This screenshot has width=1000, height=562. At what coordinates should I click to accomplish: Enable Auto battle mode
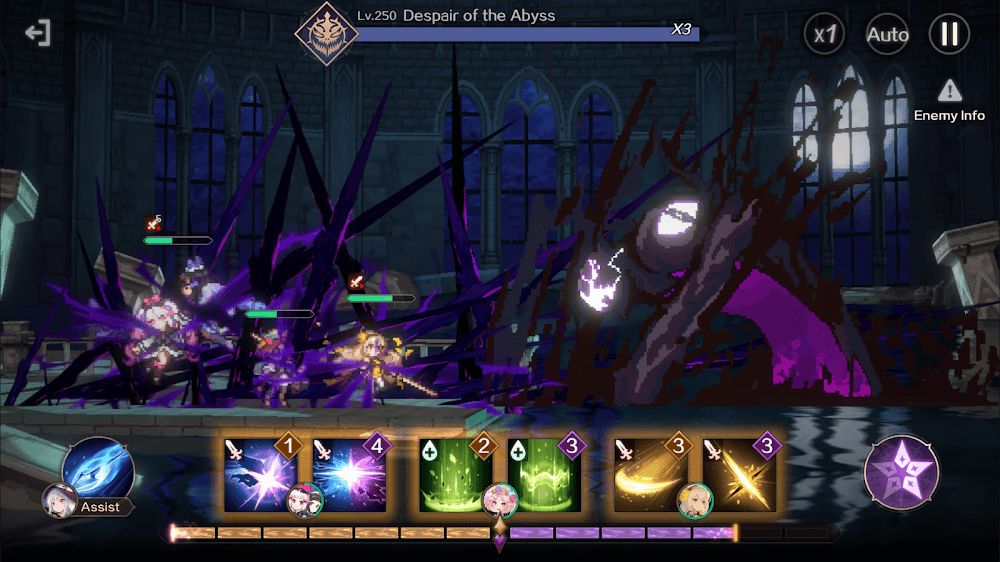pyautogui.click(x=887, y=35)
